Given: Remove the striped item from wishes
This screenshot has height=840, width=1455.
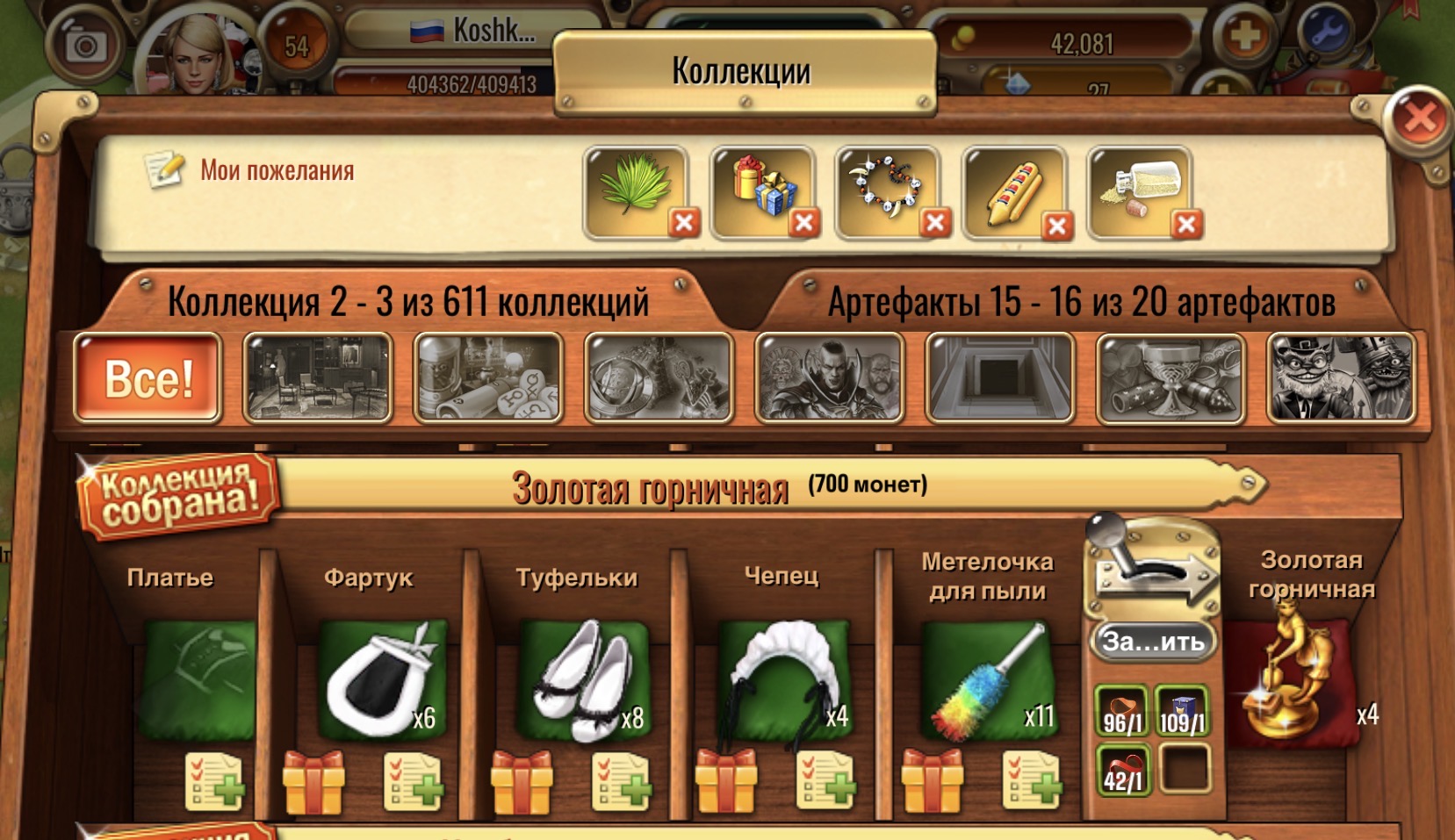Looking at the screenshot, I should pos(1056,226).
